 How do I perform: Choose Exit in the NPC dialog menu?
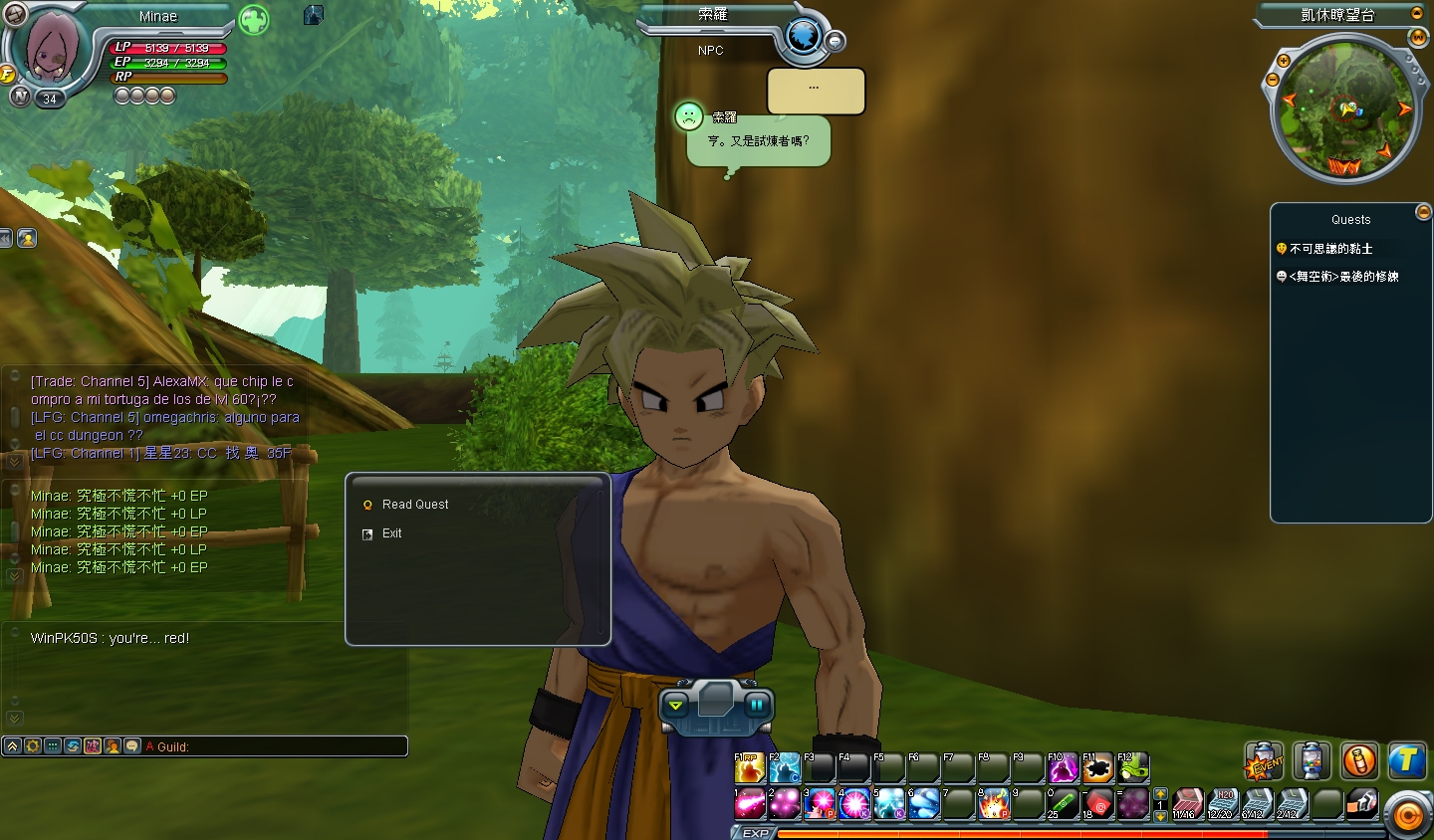391,533
